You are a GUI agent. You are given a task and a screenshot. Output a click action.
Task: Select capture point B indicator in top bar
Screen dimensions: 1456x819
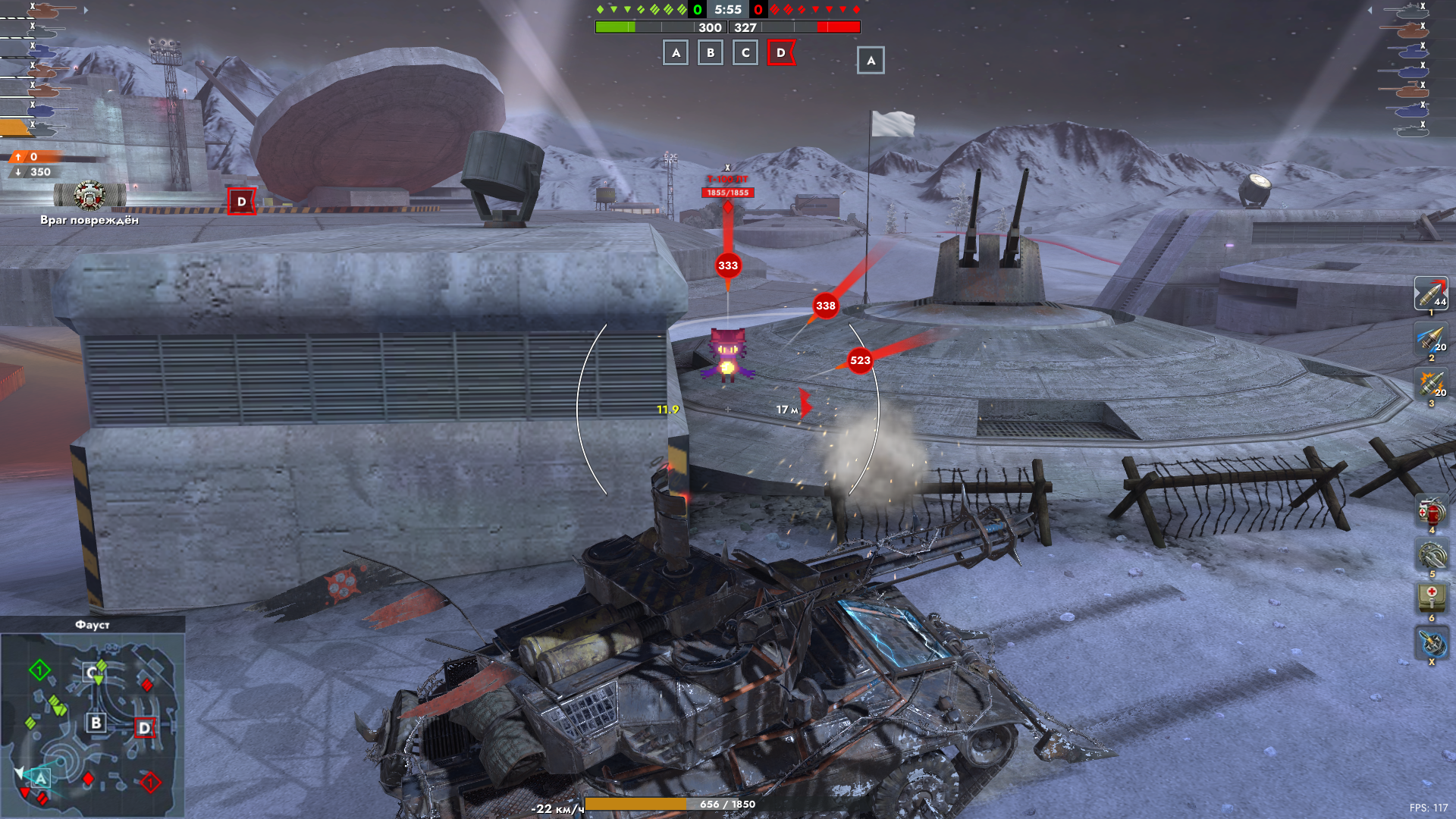coord(711,53)
